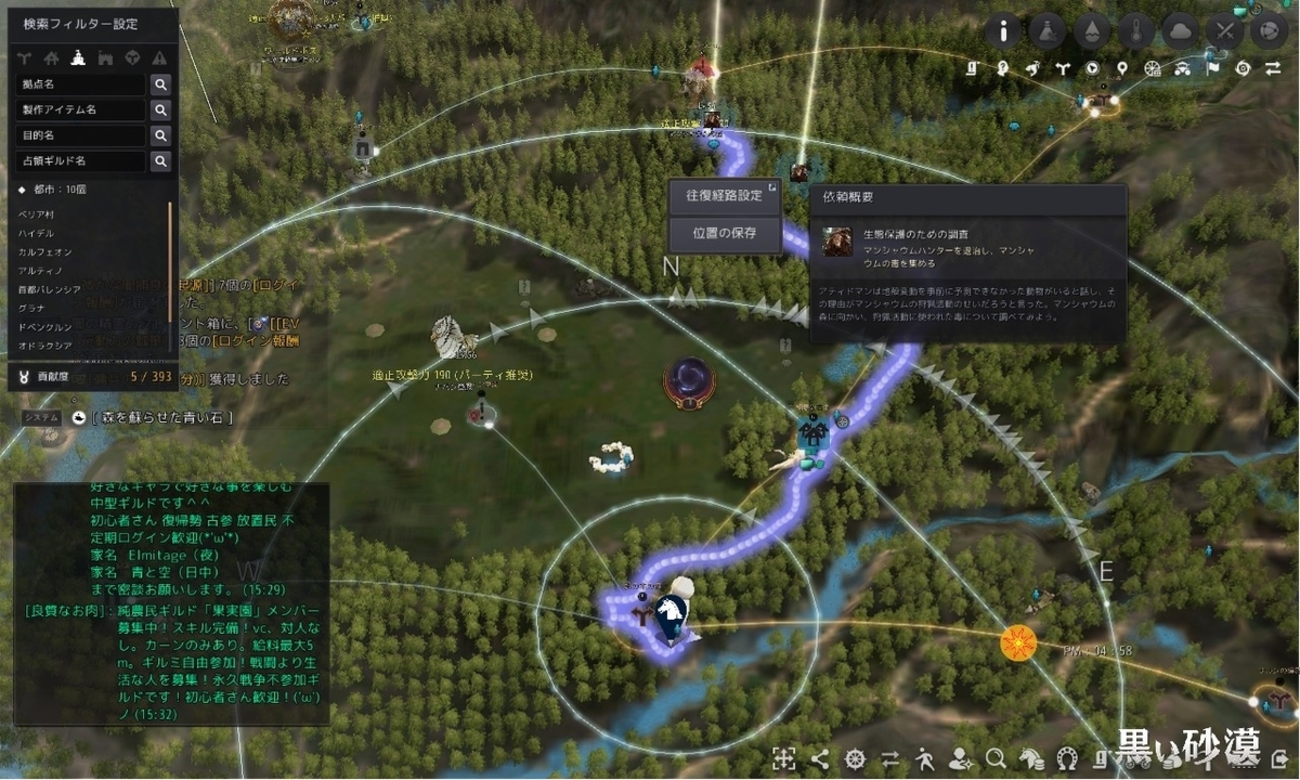Screen dimensions: 1300x780
Task: Show the cloud humidity map view
Action: coord(1182,31)
